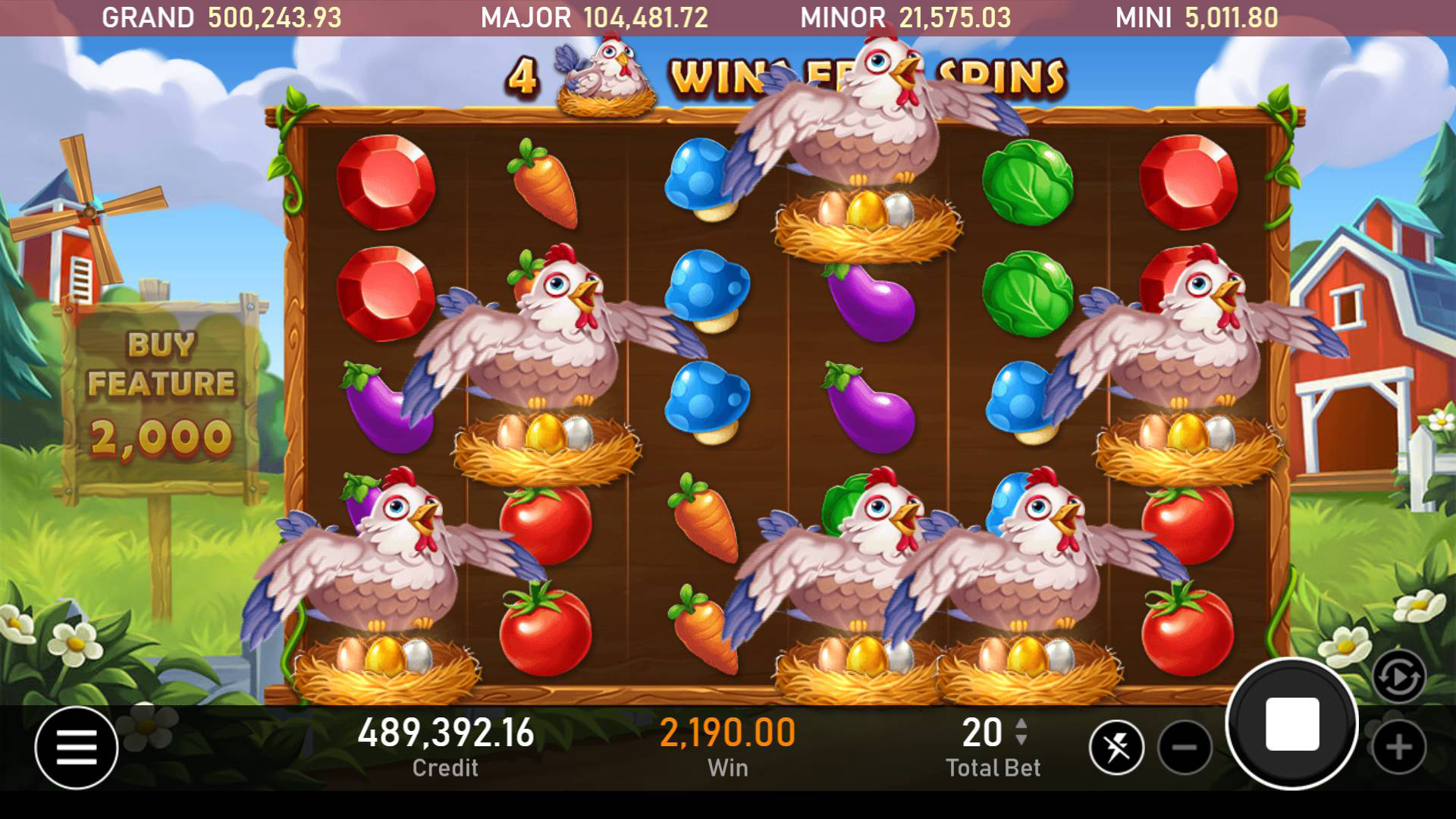
Task: Increase the bet with the plus button
Action: tap(1398, 748)
